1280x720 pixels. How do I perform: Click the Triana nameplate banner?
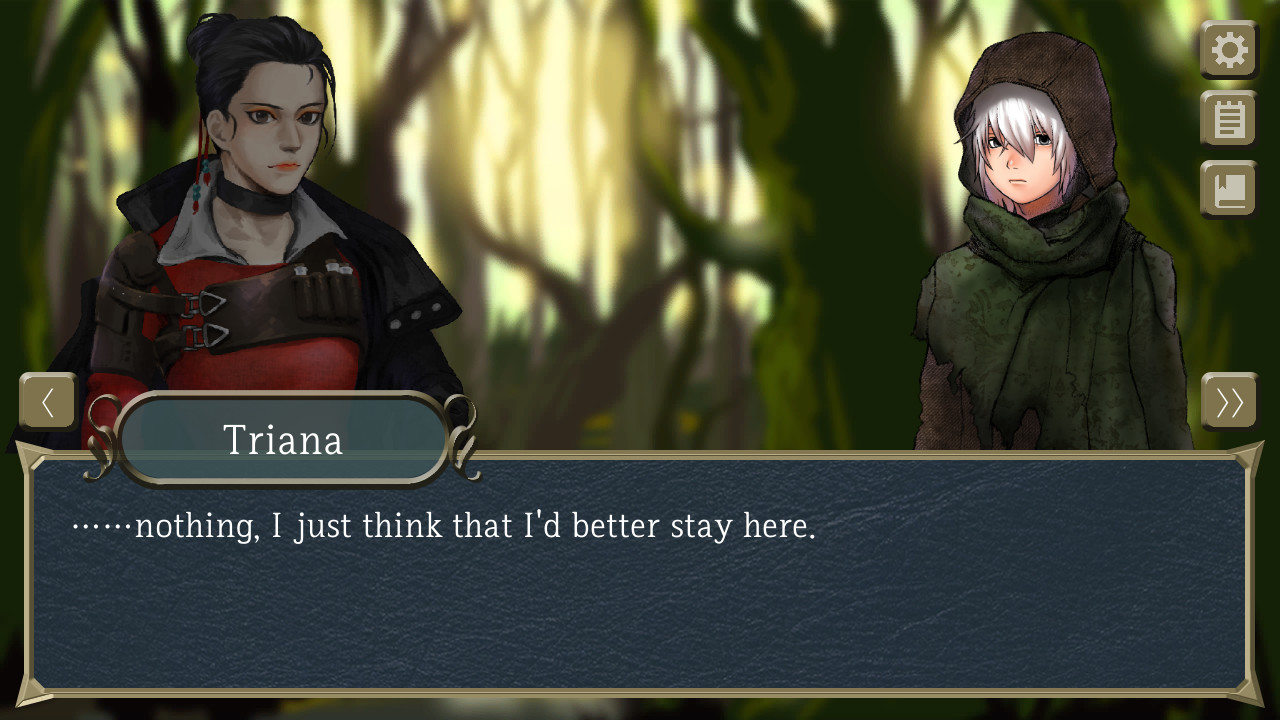[283, 440]
